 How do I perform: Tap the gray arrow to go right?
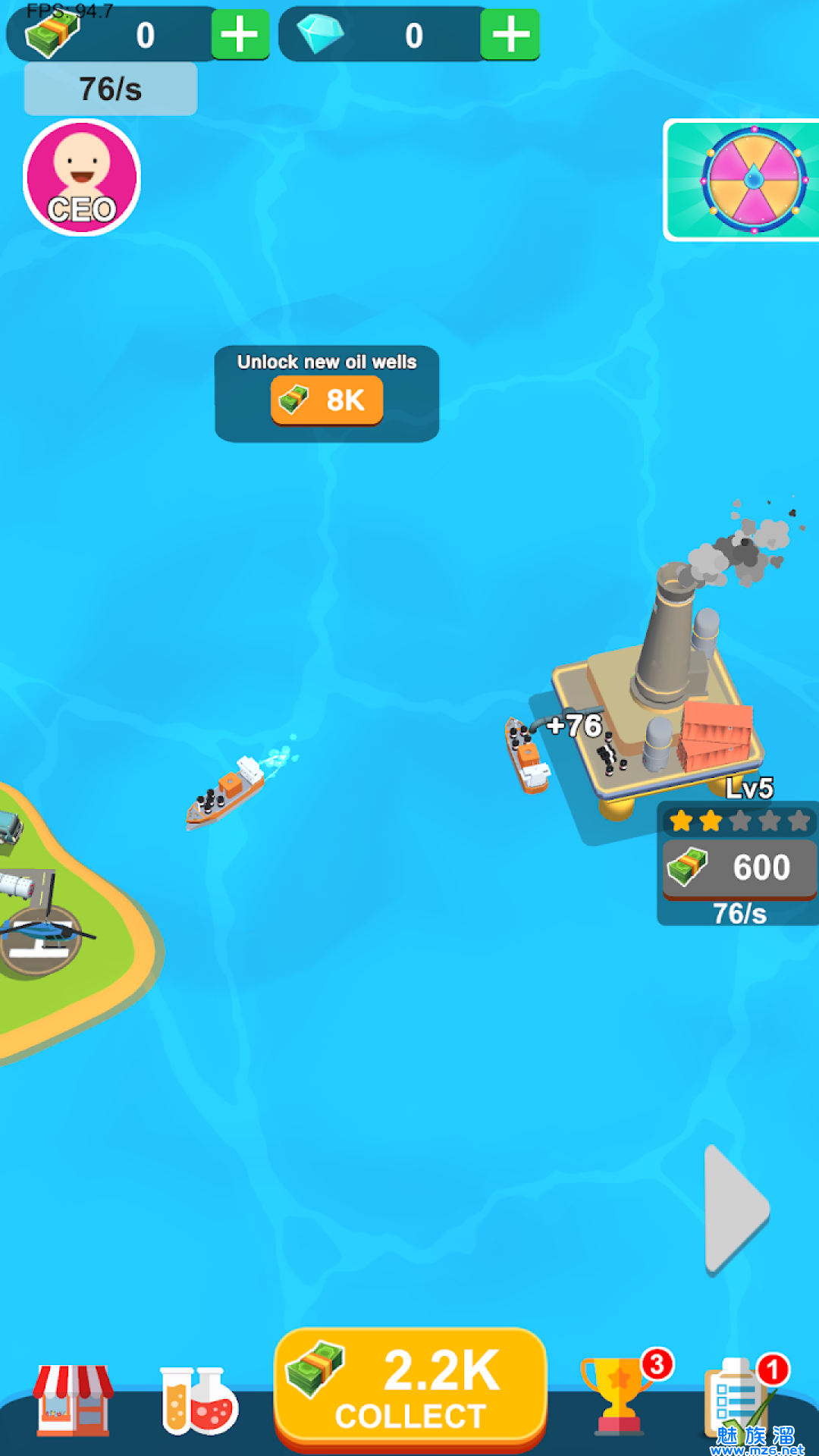coord(734,1209)
